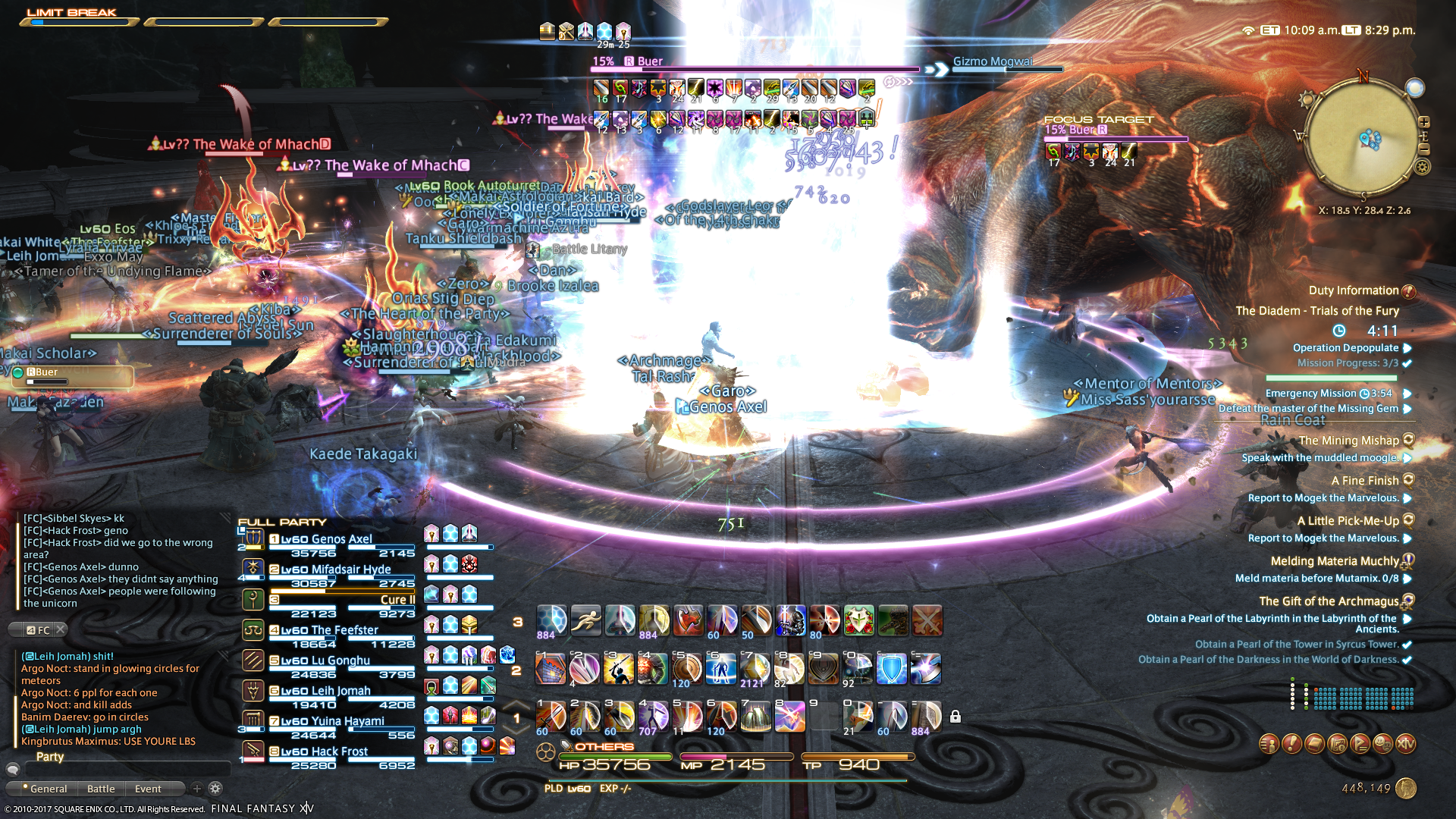Open Duty Information help icon
Screen dimensions: 1456x819
pyautogui.click(x=1408, y=291)
